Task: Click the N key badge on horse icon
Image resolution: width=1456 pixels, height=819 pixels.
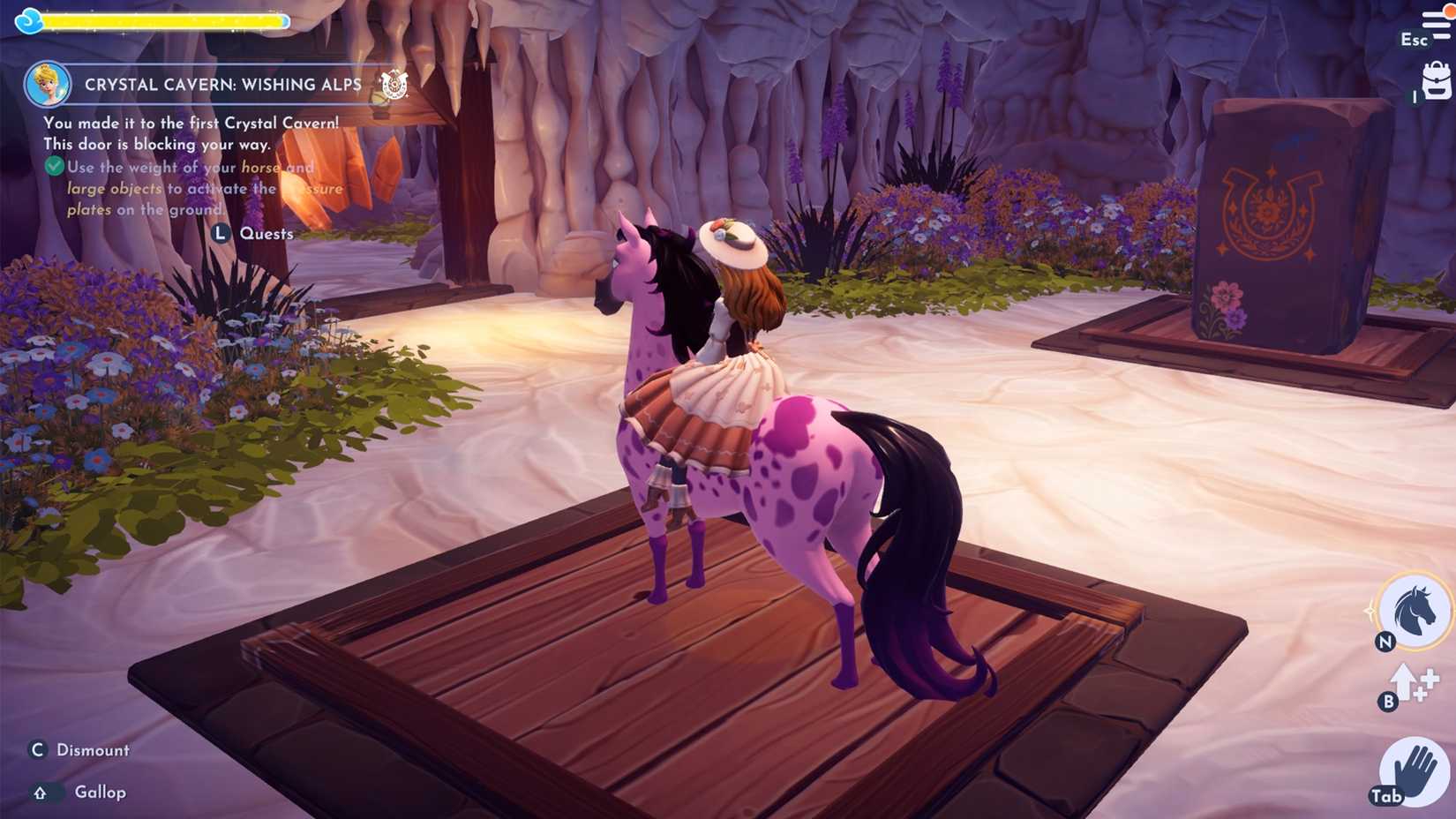Action: point(1385,641)
